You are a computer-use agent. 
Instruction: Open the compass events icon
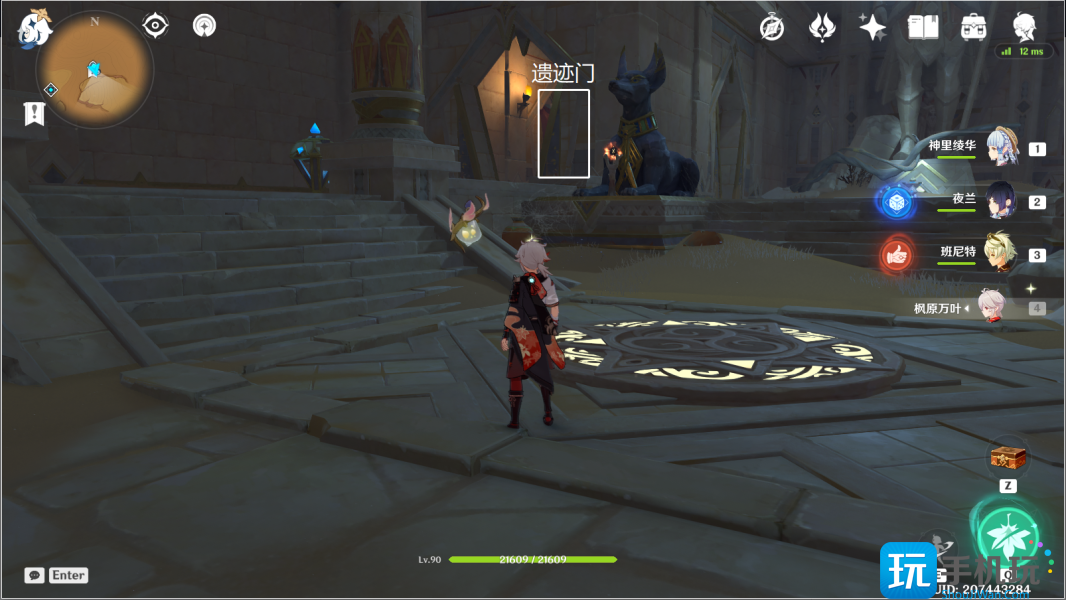[771, 28]
